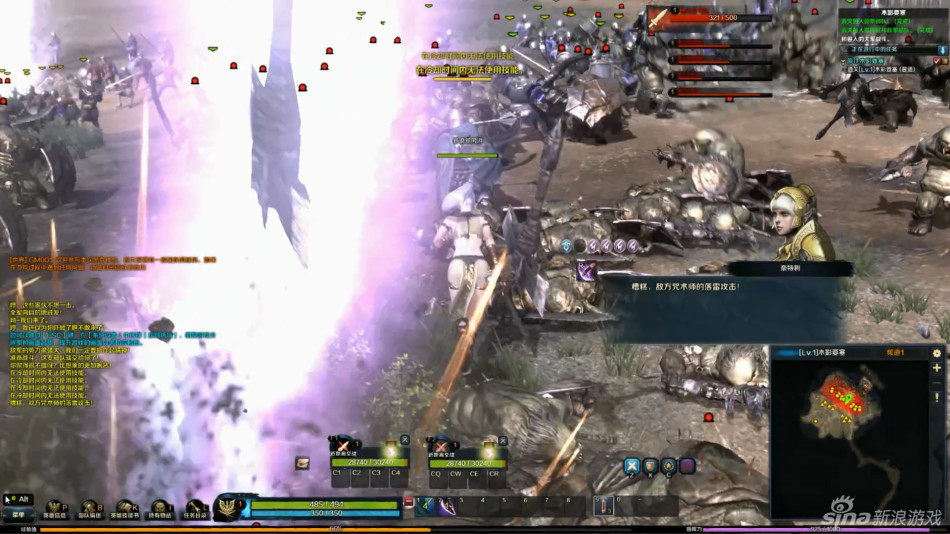Screen dimensions: 950x534
Task: Open the hero skill book (K)
Action: (x=125, y=510)
